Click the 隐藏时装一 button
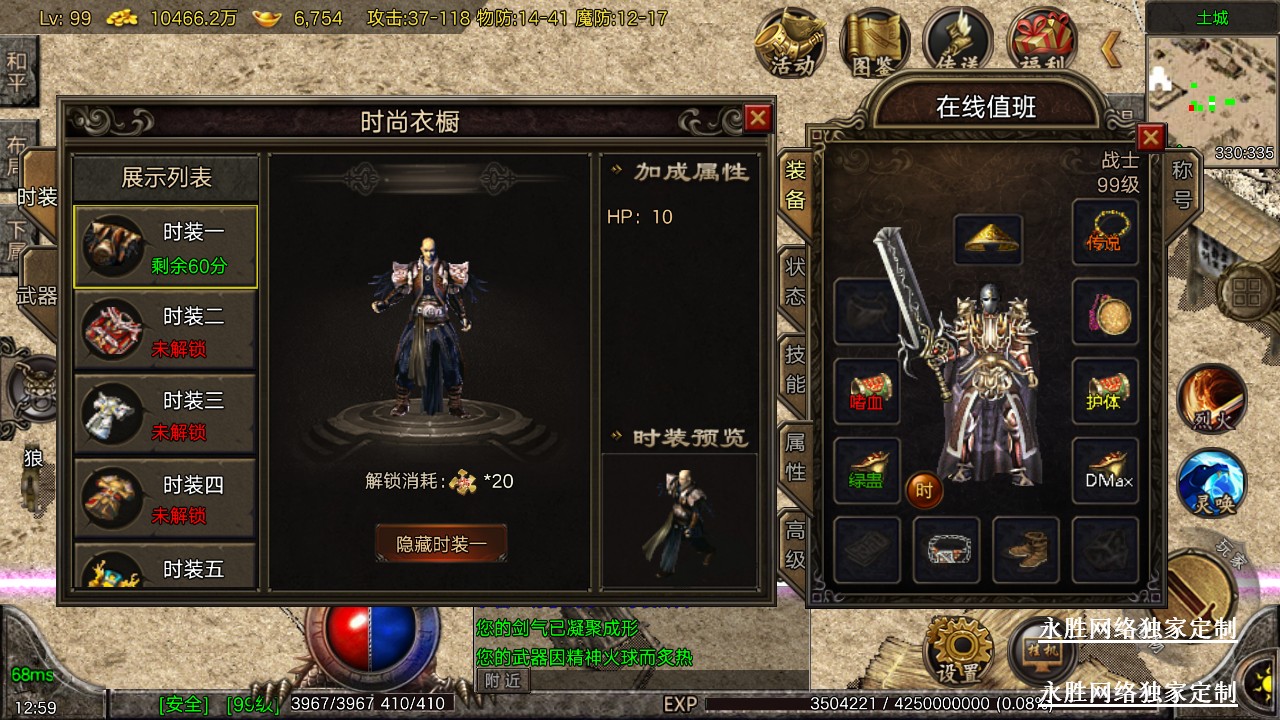The image size is (1280, 720). (x=441, y=544)
